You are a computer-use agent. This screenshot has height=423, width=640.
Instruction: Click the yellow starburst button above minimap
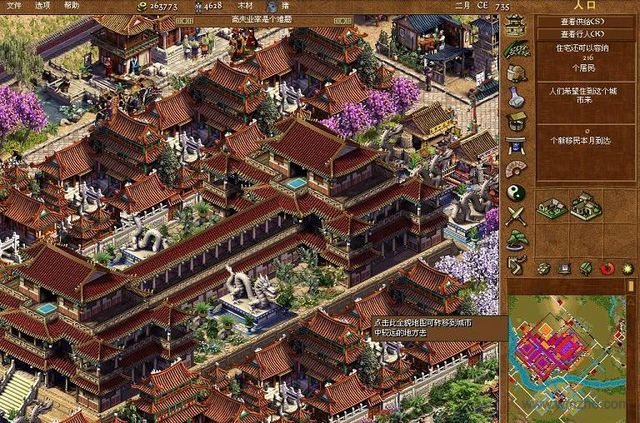(x=626, y=268)
